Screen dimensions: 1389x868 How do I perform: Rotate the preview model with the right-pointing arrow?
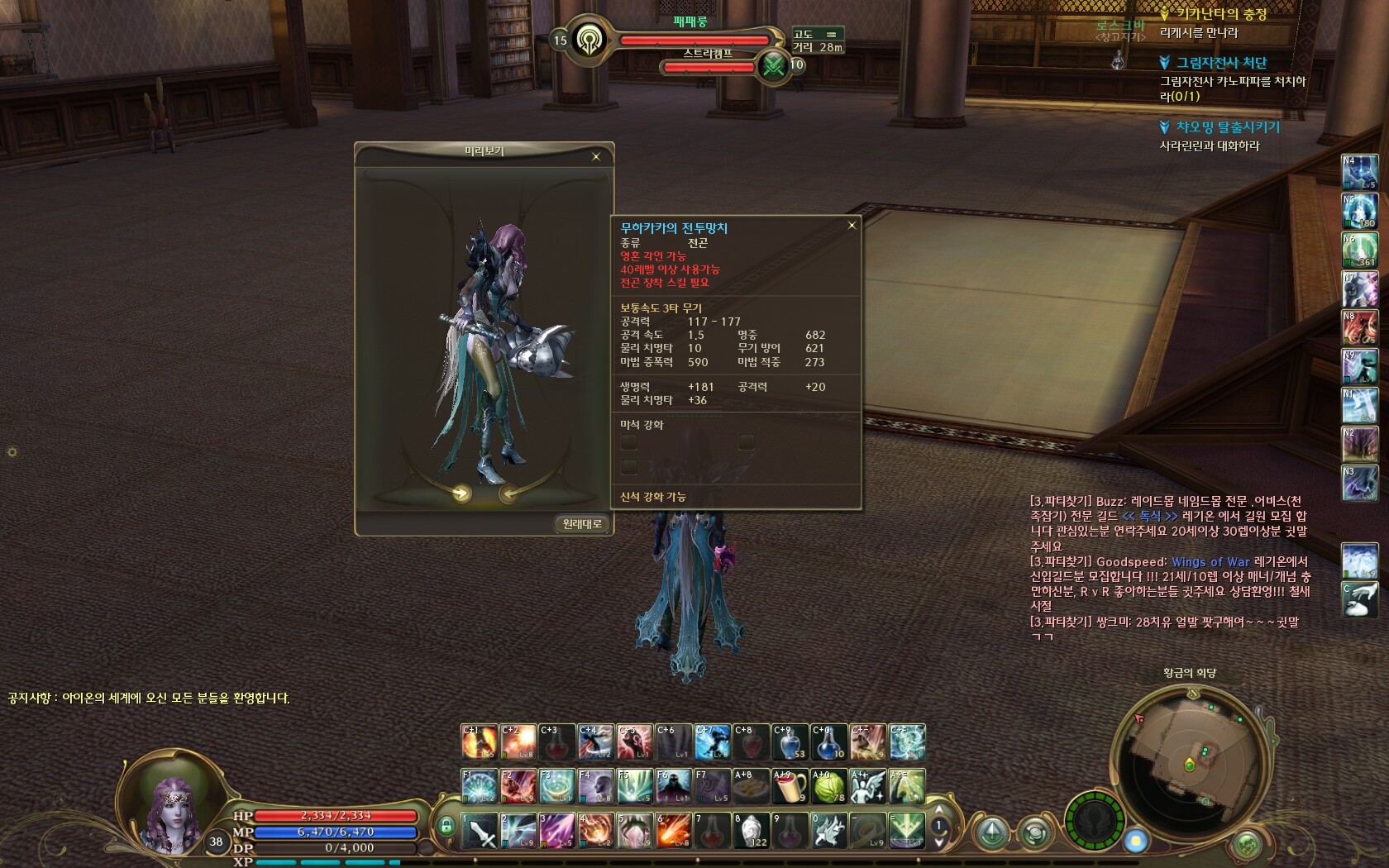(x=461, y=494)
